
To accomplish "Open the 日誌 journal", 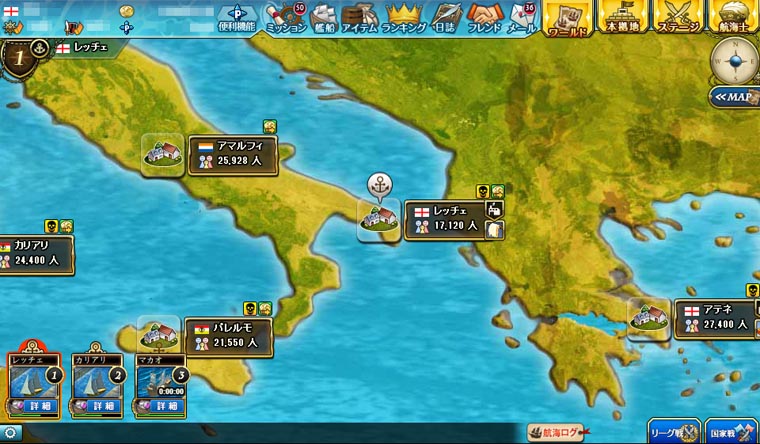I will [446, 18].
